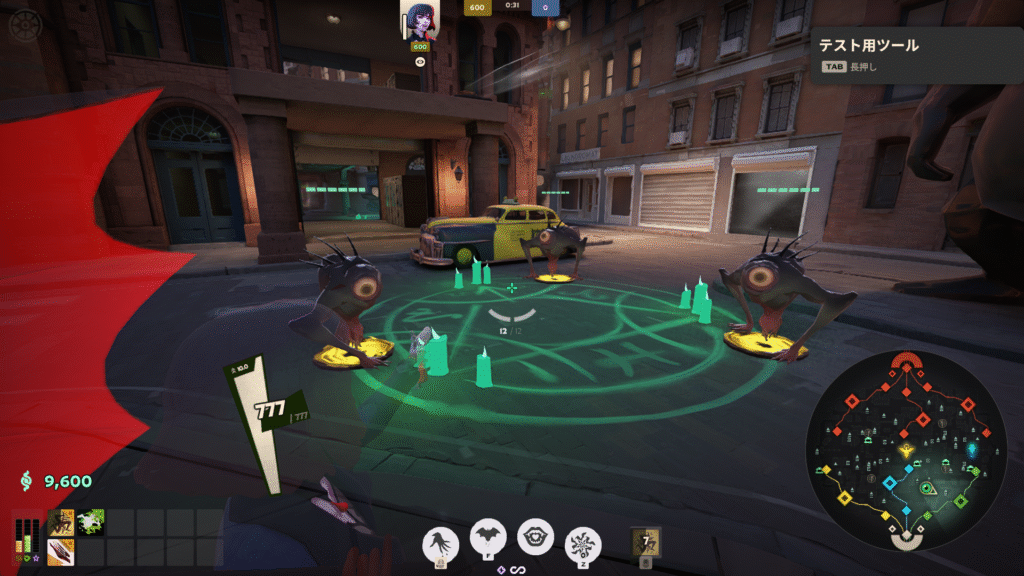Click the glowing blue marker on minimap
The height and width of the screenshot is (576, 1024).
tap(972, 451)
